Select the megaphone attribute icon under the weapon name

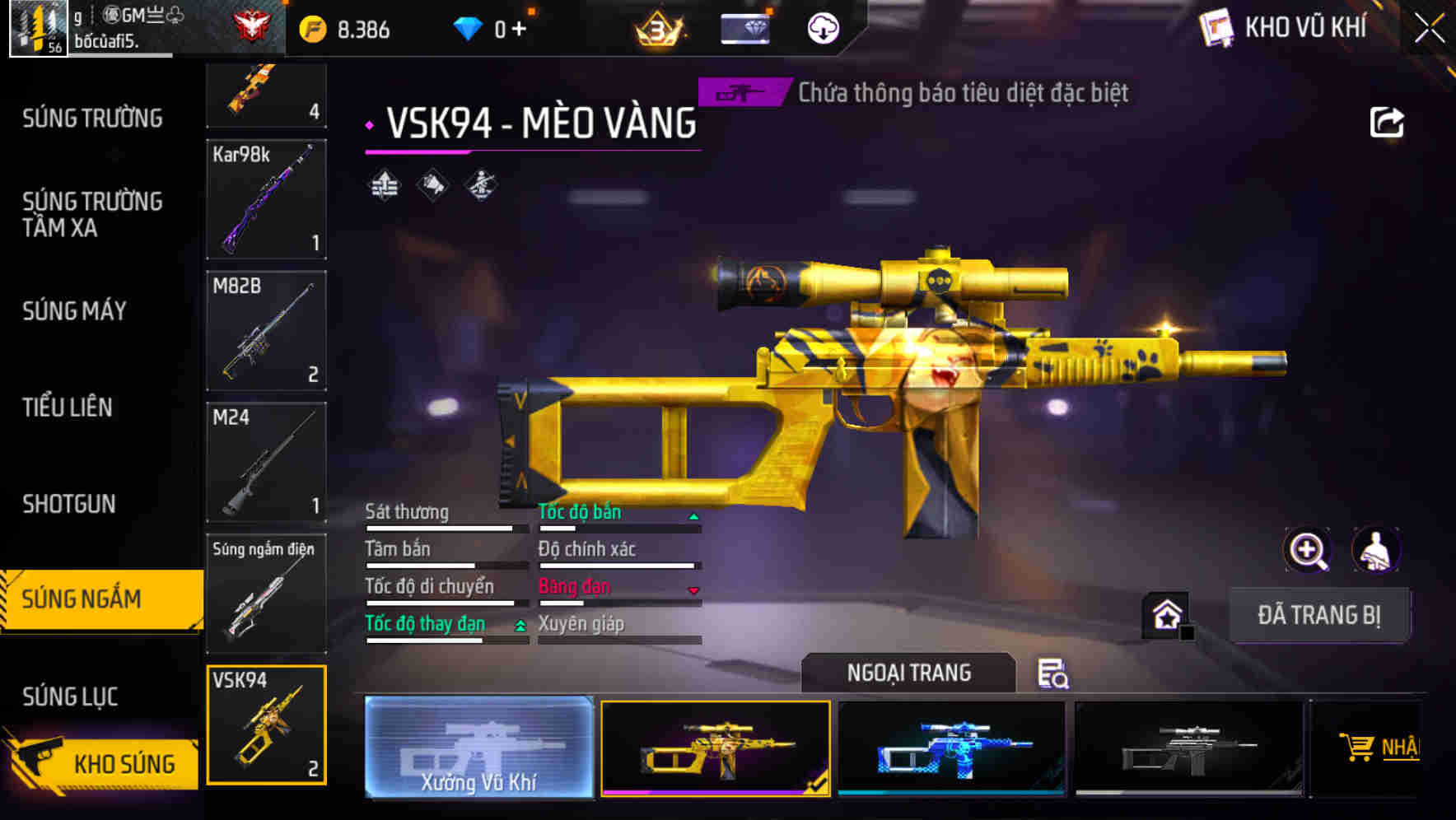(x=431, y=184)
